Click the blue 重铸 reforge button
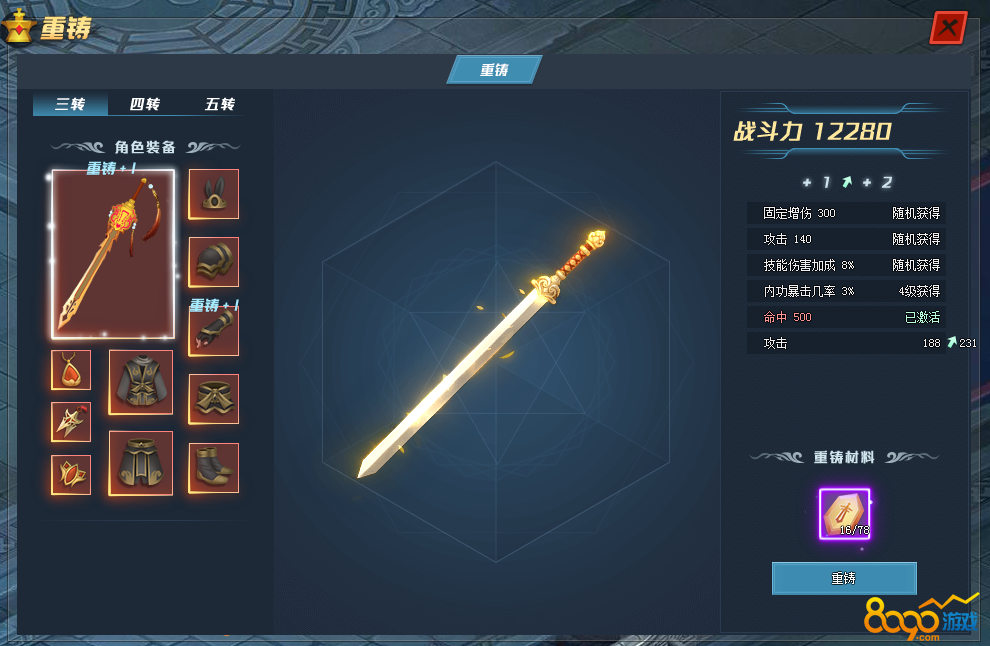The width and height of the screenshot is (990, 646). pyautogui.click(x=843, y=578)
